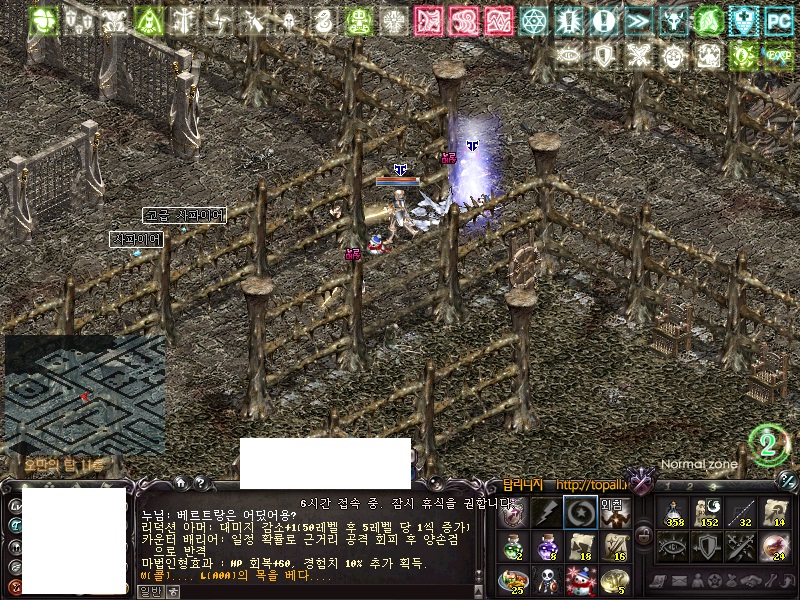Select the skeleton doll slot

click(x=545, y=578)
